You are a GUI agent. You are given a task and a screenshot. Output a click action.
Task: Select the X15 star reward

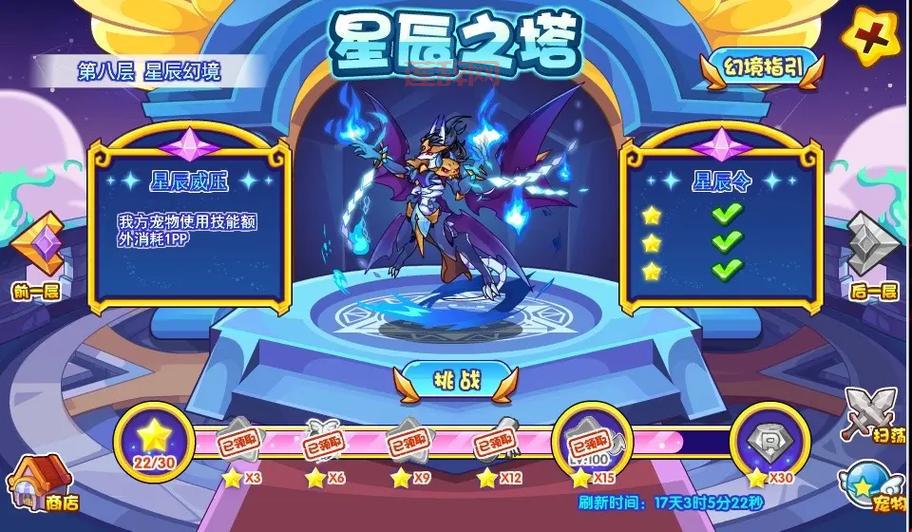(590, 441)
